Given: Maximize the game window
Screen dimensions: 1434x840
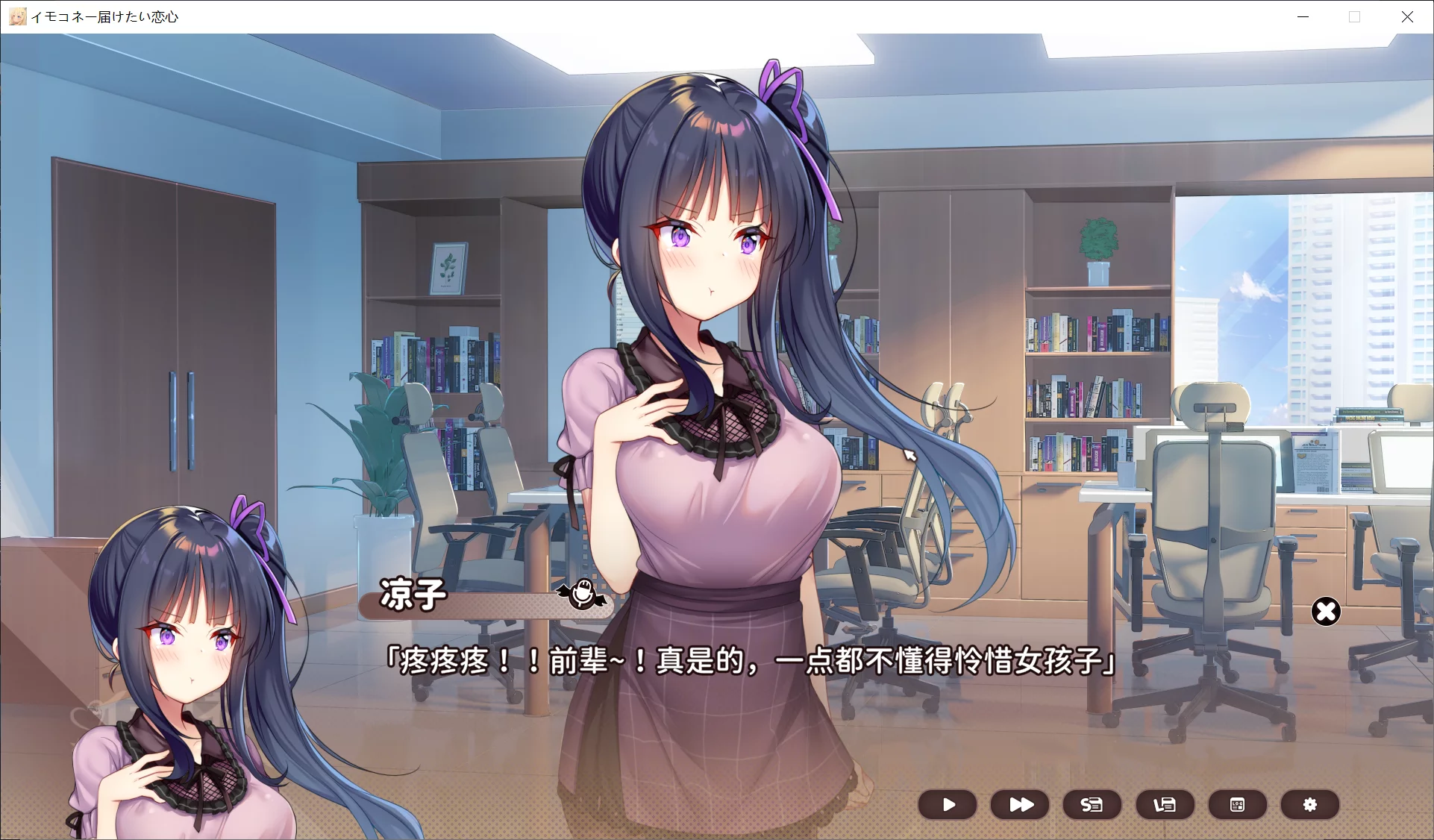Looking at the screenshot, I should point(1354,16).
